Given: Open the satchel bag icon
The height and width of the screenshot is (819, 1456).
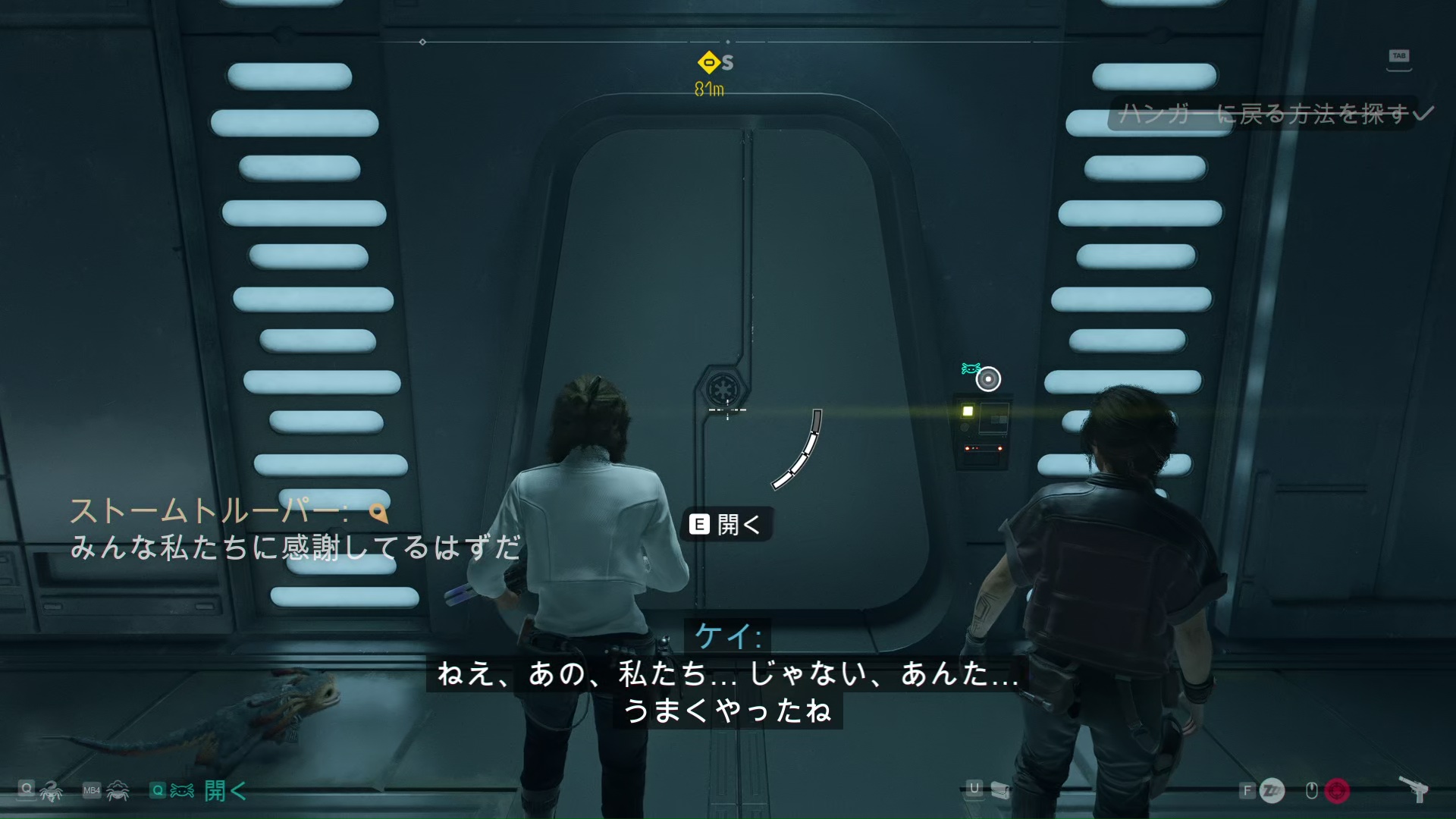Looking at the screenshot, I should 1000,791.
